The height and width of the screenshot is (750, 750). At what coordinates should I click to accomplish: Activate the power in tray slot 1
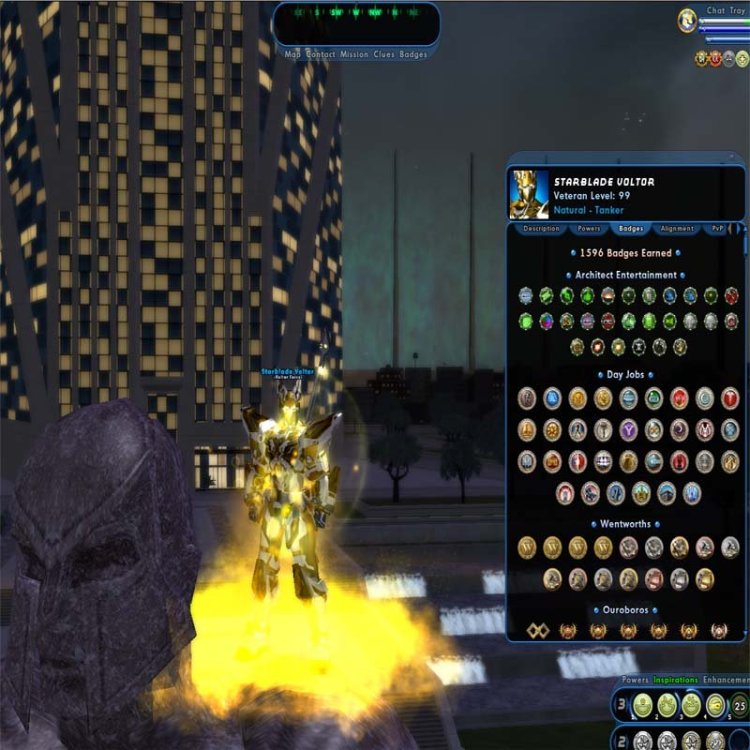coord(644,705)
